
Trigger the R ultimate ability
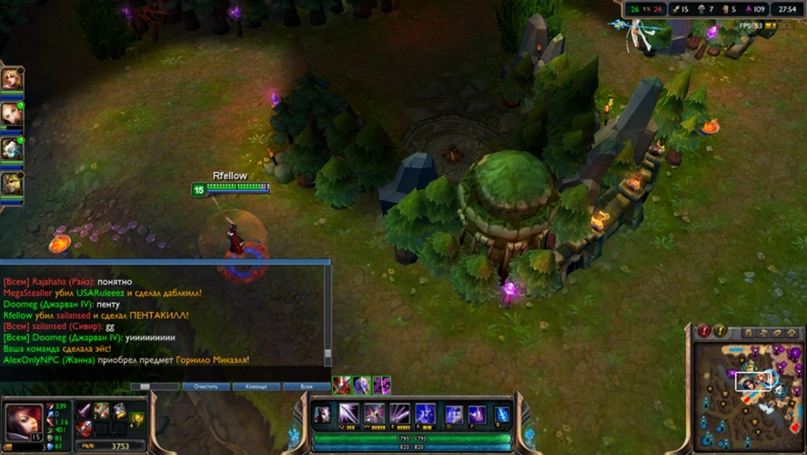tap(426, 414)
